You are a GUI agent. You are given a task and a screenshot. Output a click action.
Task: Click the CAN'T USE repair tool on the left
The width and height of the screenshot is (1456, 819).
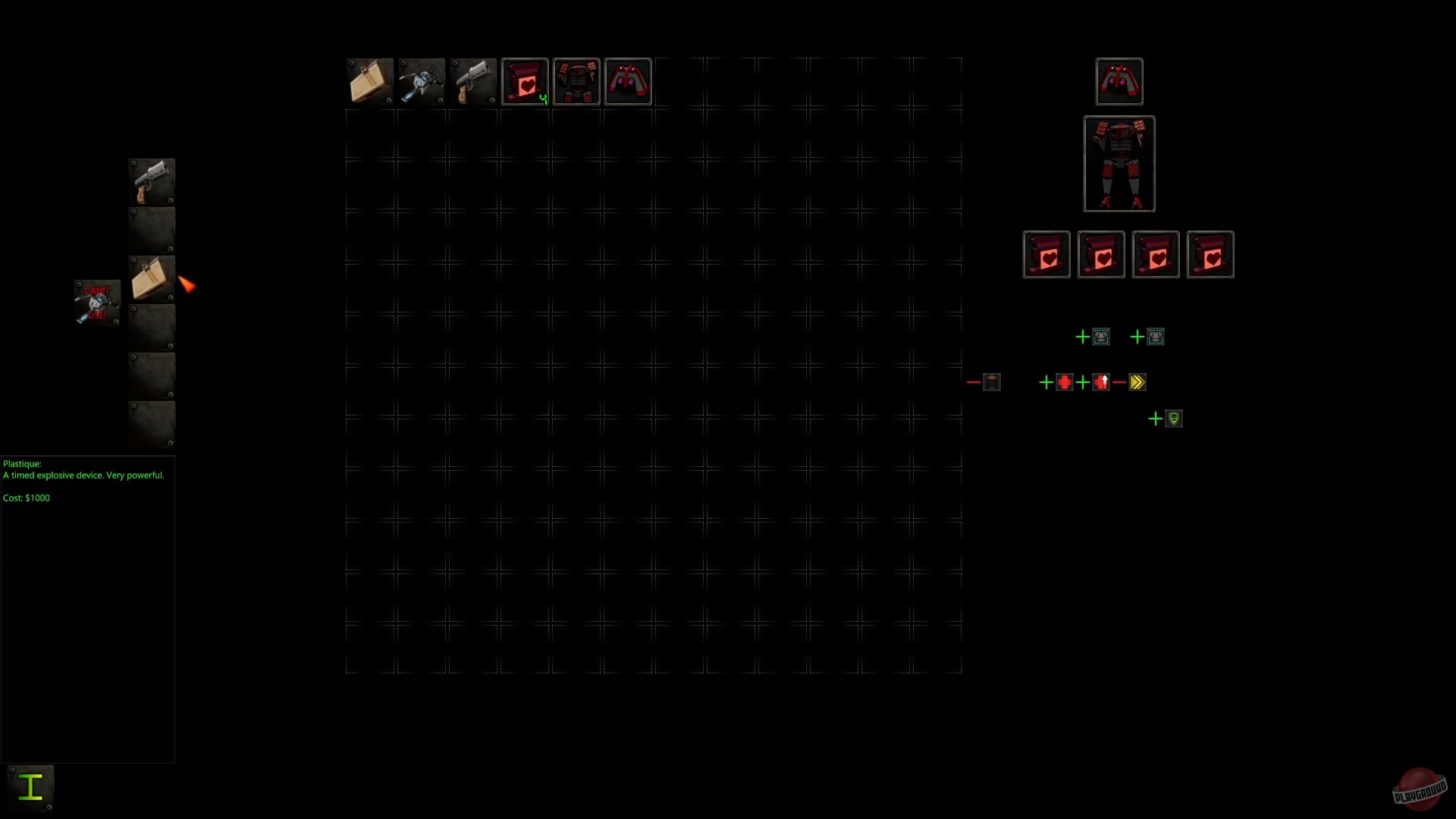[96, 302]
